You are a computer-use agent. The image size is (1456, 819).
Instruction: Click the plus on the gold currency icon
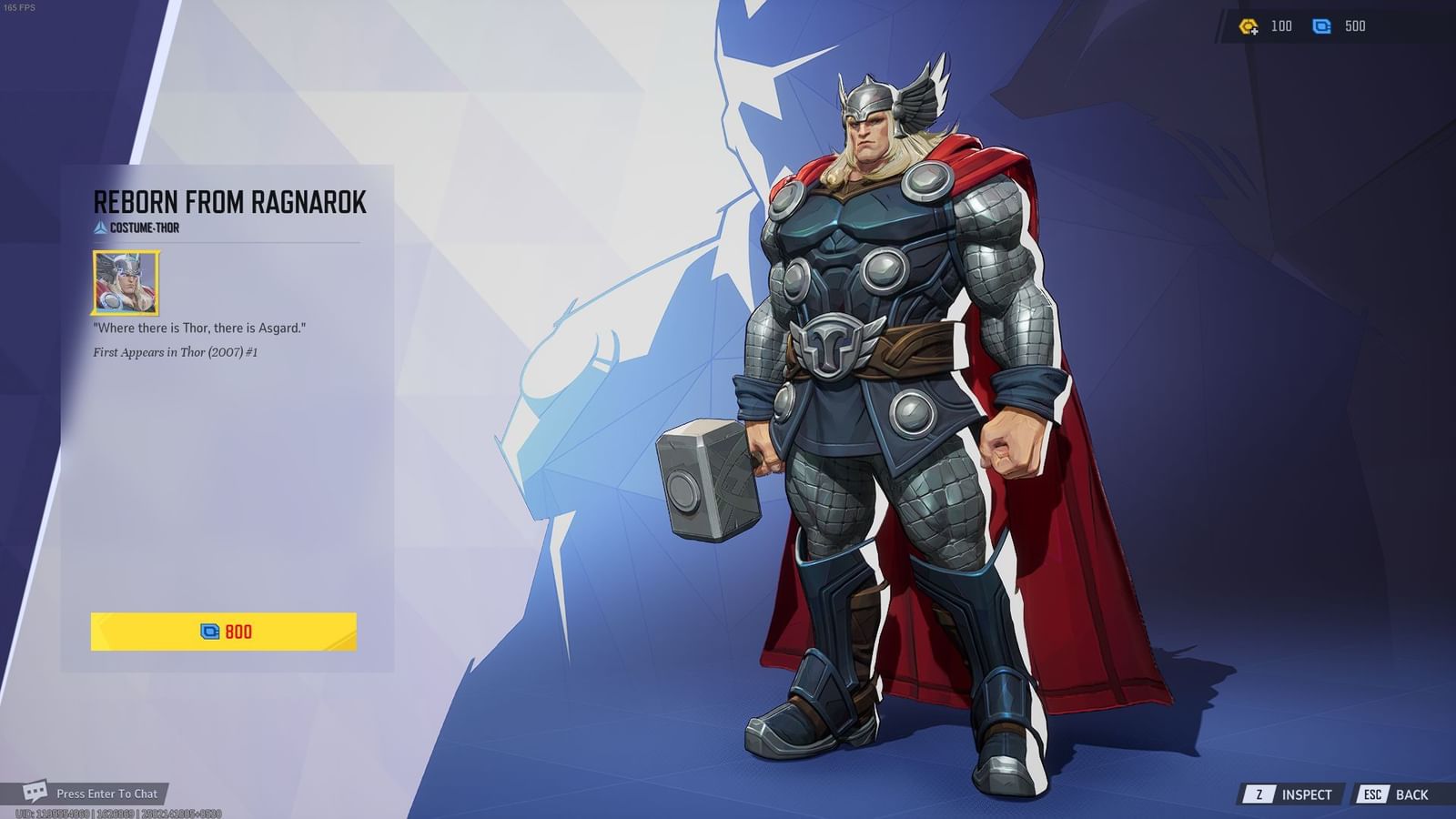tap(1254, 31)
